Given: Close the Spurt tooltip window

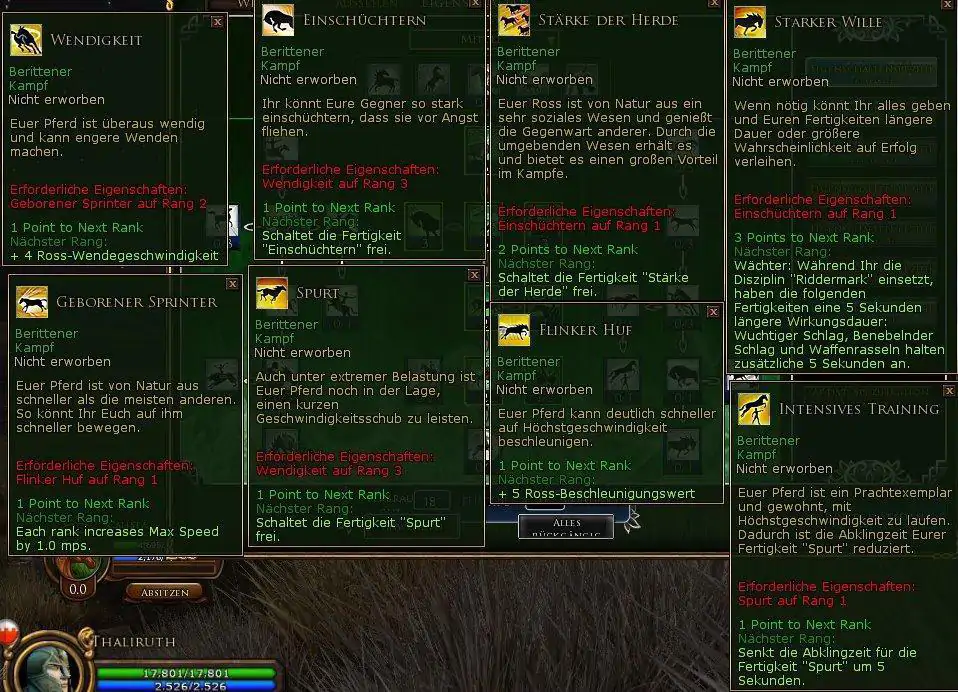Looking at the screenshot, I should (x=474, y=274).
